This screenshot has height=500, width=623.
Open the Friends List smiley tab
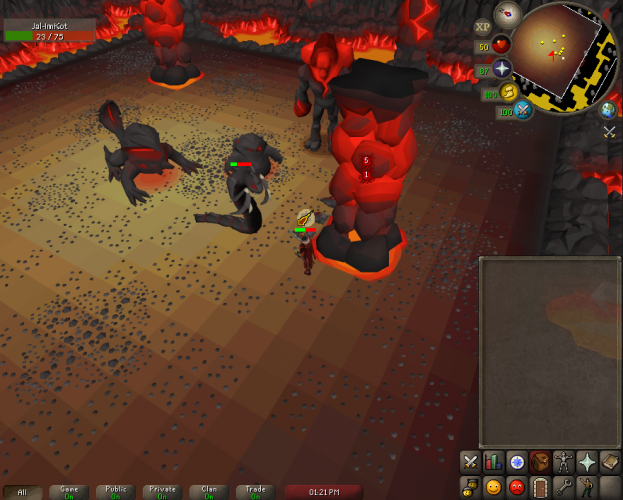[493, 487]
